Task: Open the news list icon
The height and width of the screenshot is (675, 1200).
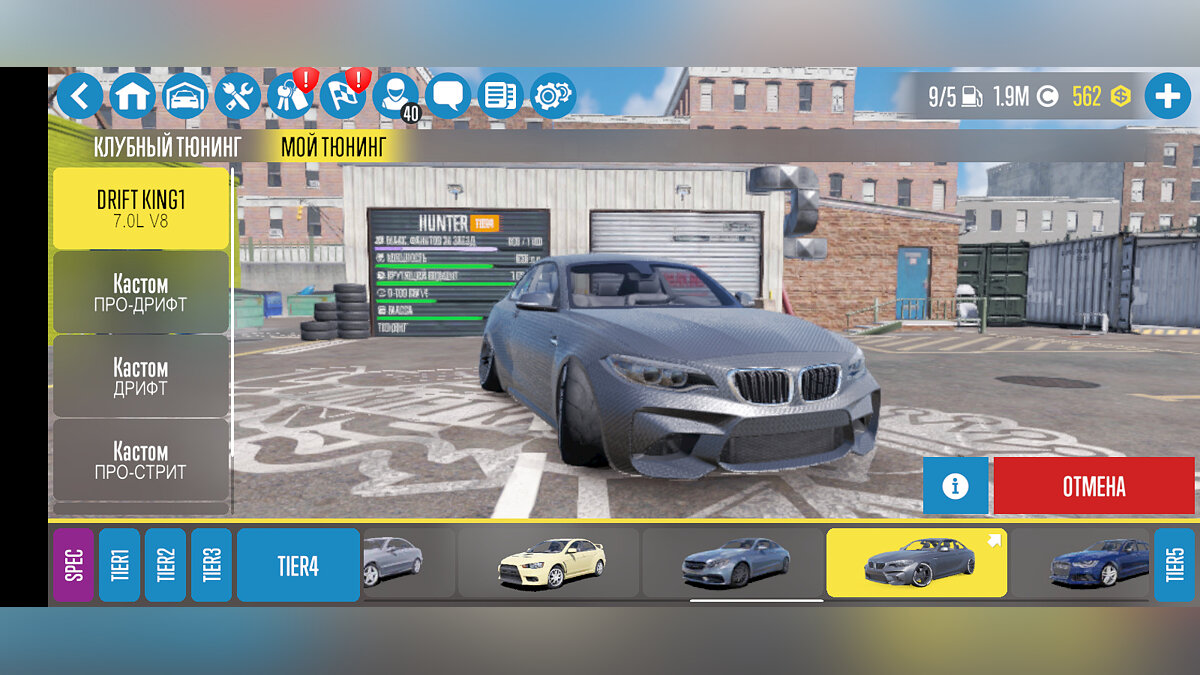Action: tap(500, 96)
